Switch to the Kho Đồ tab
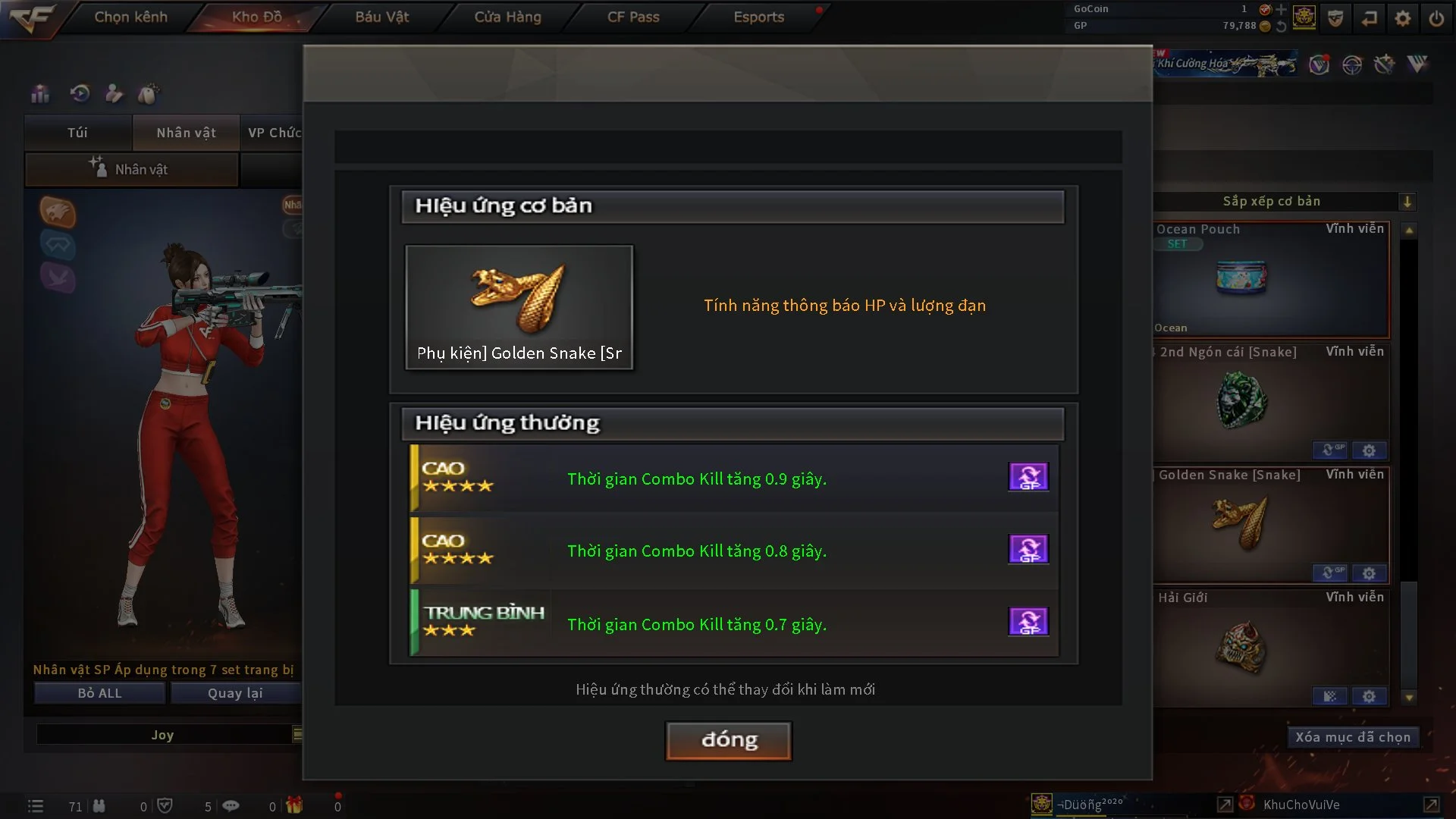 pyautogui.click(x=256, y=17)
